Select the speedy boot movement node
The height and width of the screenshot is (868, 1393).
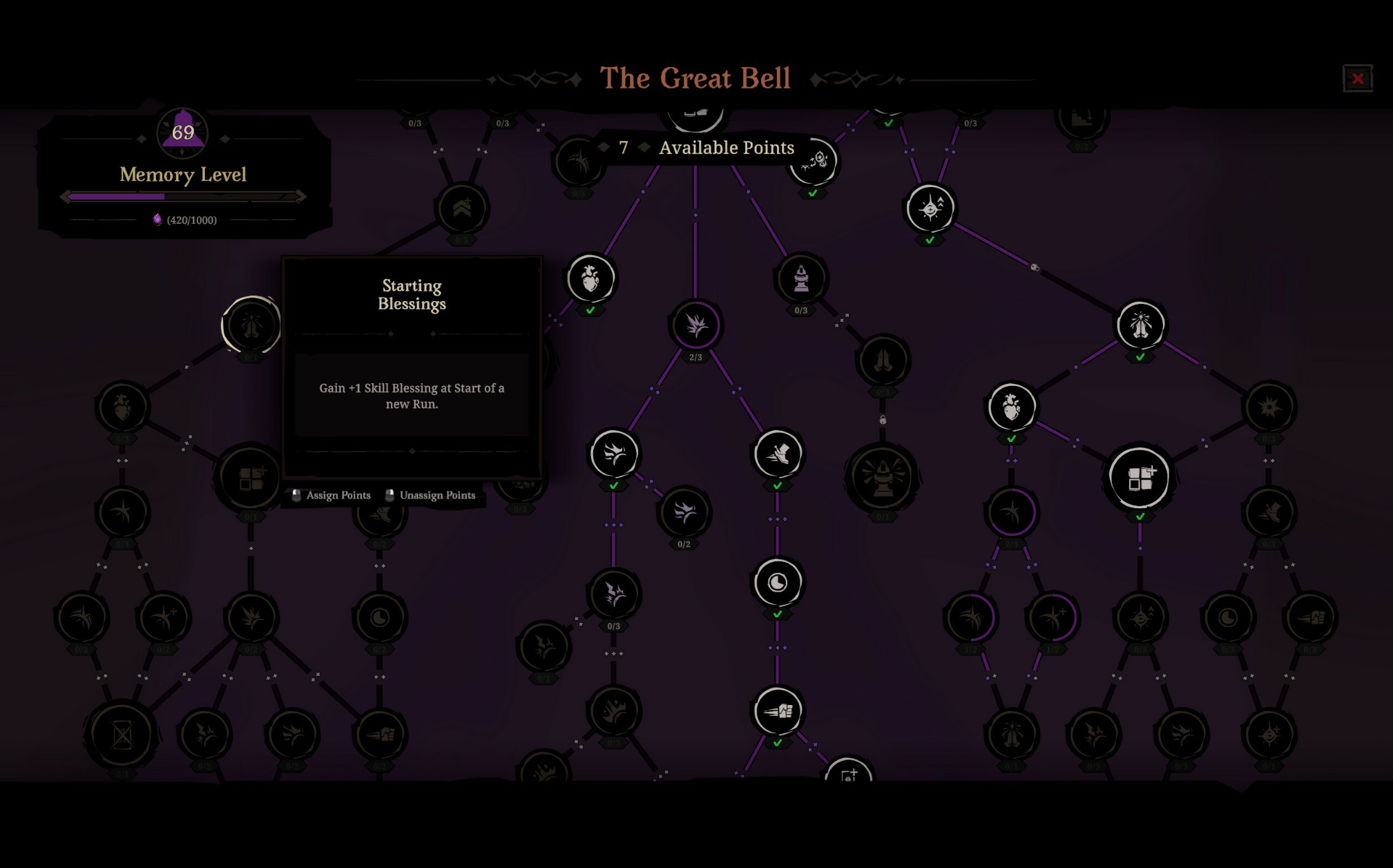point(778,454)
